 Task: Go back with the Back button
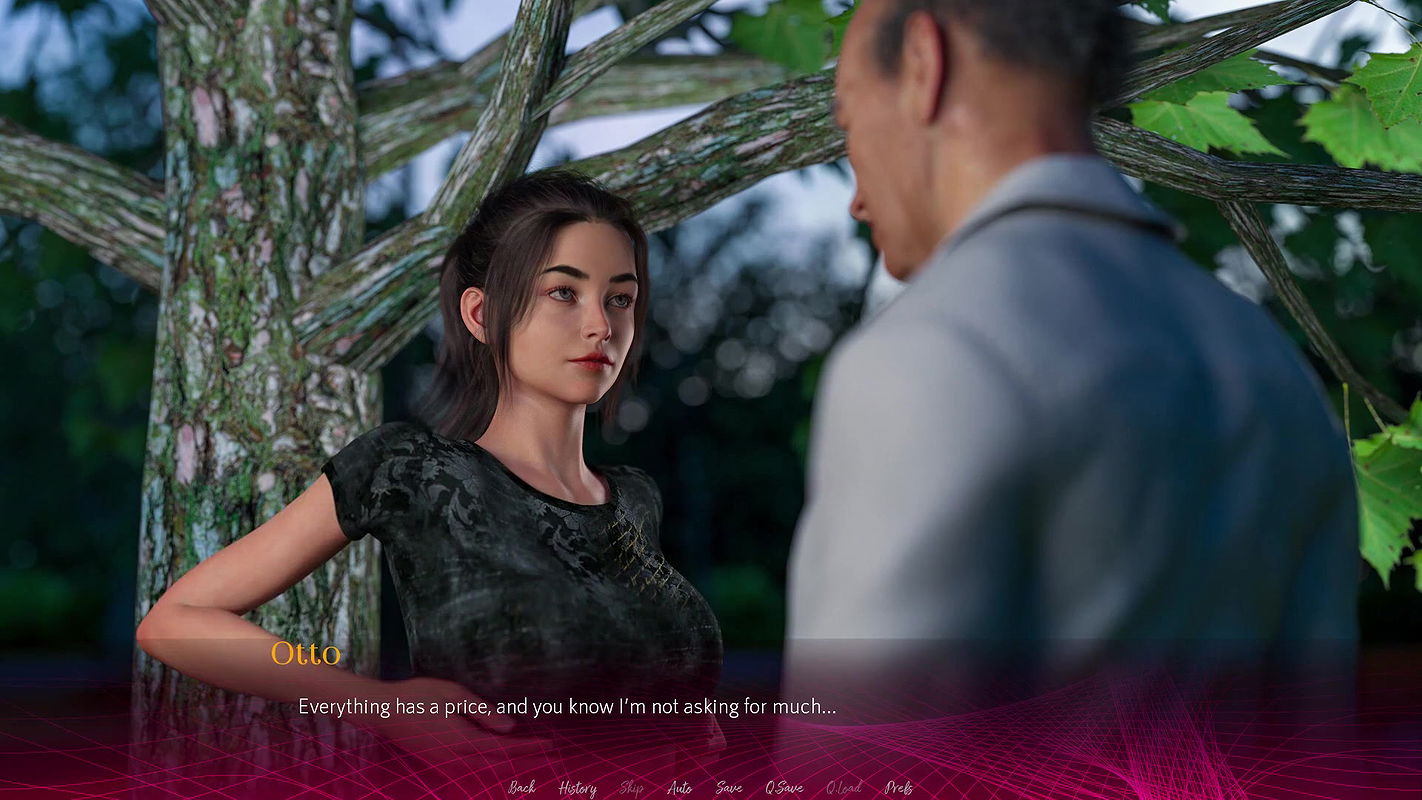(x=521, y=788)
